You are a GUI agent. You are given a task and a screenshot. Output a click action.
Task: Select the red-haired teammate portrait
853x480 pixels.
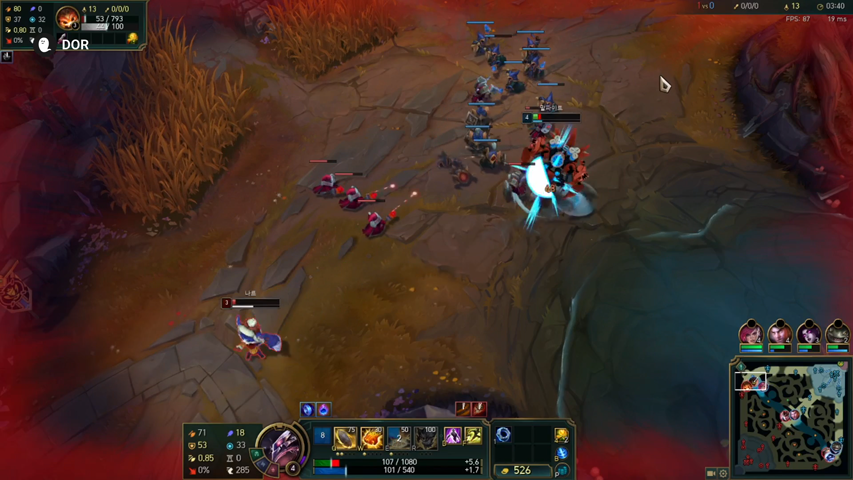tap(751, 334)
